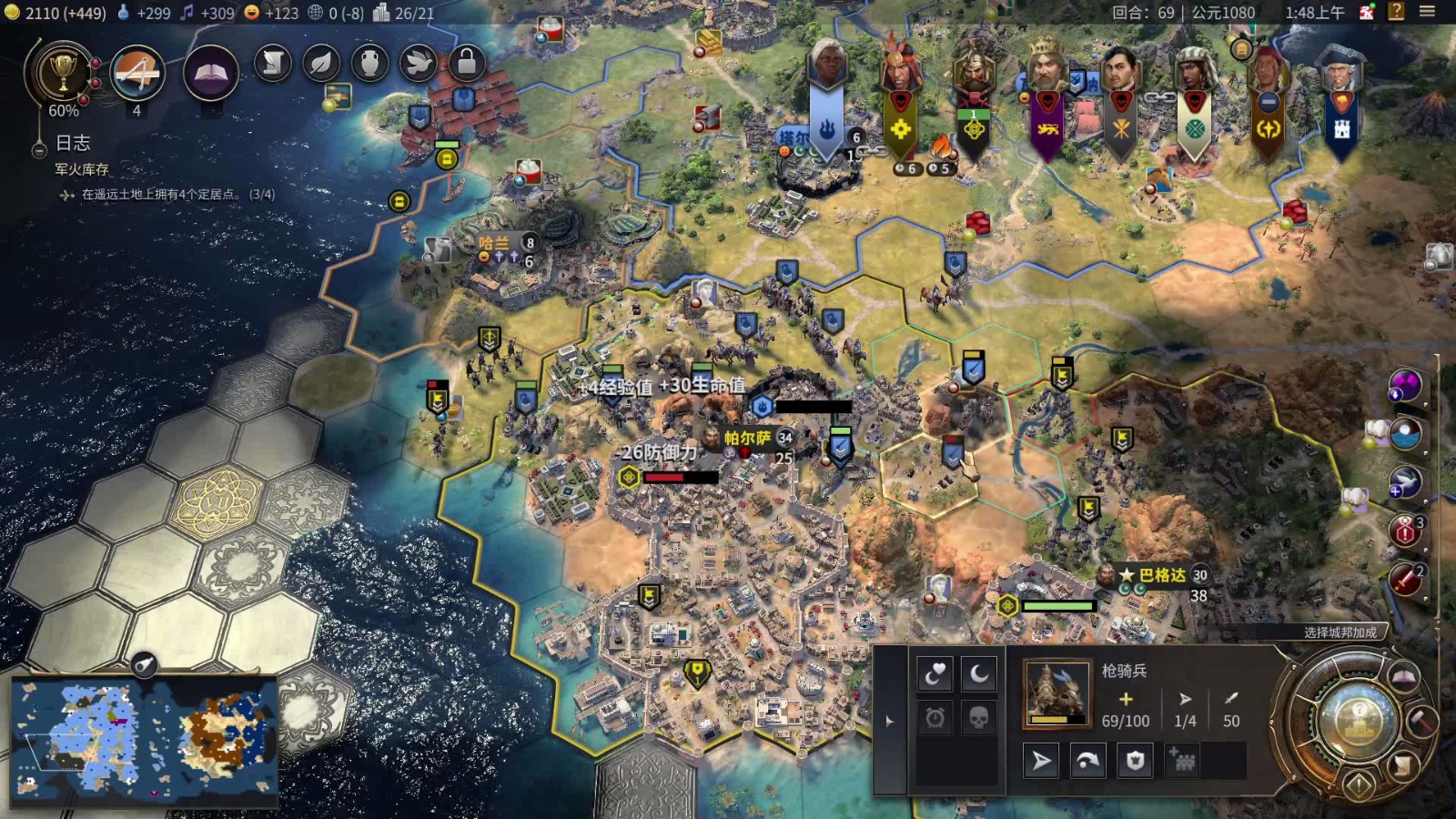Click the heal-and-sleep heart moon button
The image size is (1456, 819).
[935, 674]
